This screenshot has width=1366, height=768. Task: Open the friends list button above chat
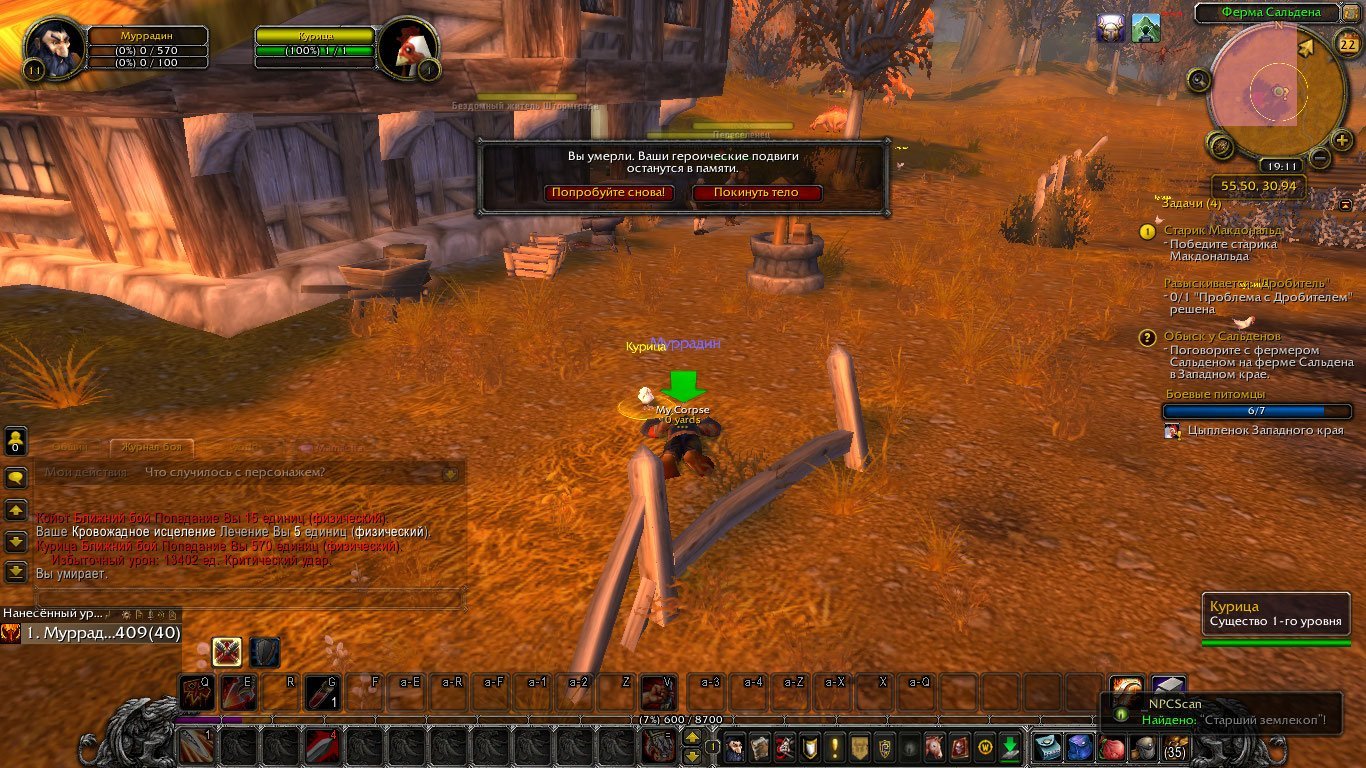click(x=16, y=441)
